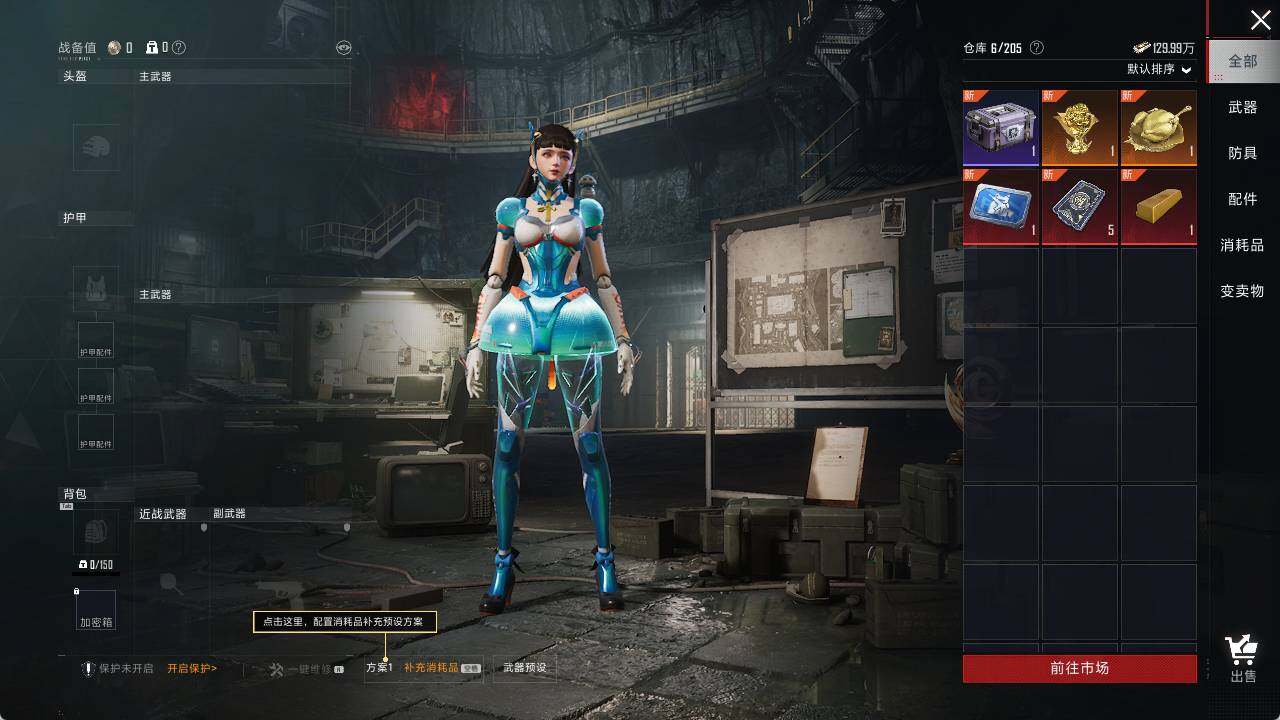1280x720 pixels.
Task: Select the gold bar item
Action: tap(1158, 206)
